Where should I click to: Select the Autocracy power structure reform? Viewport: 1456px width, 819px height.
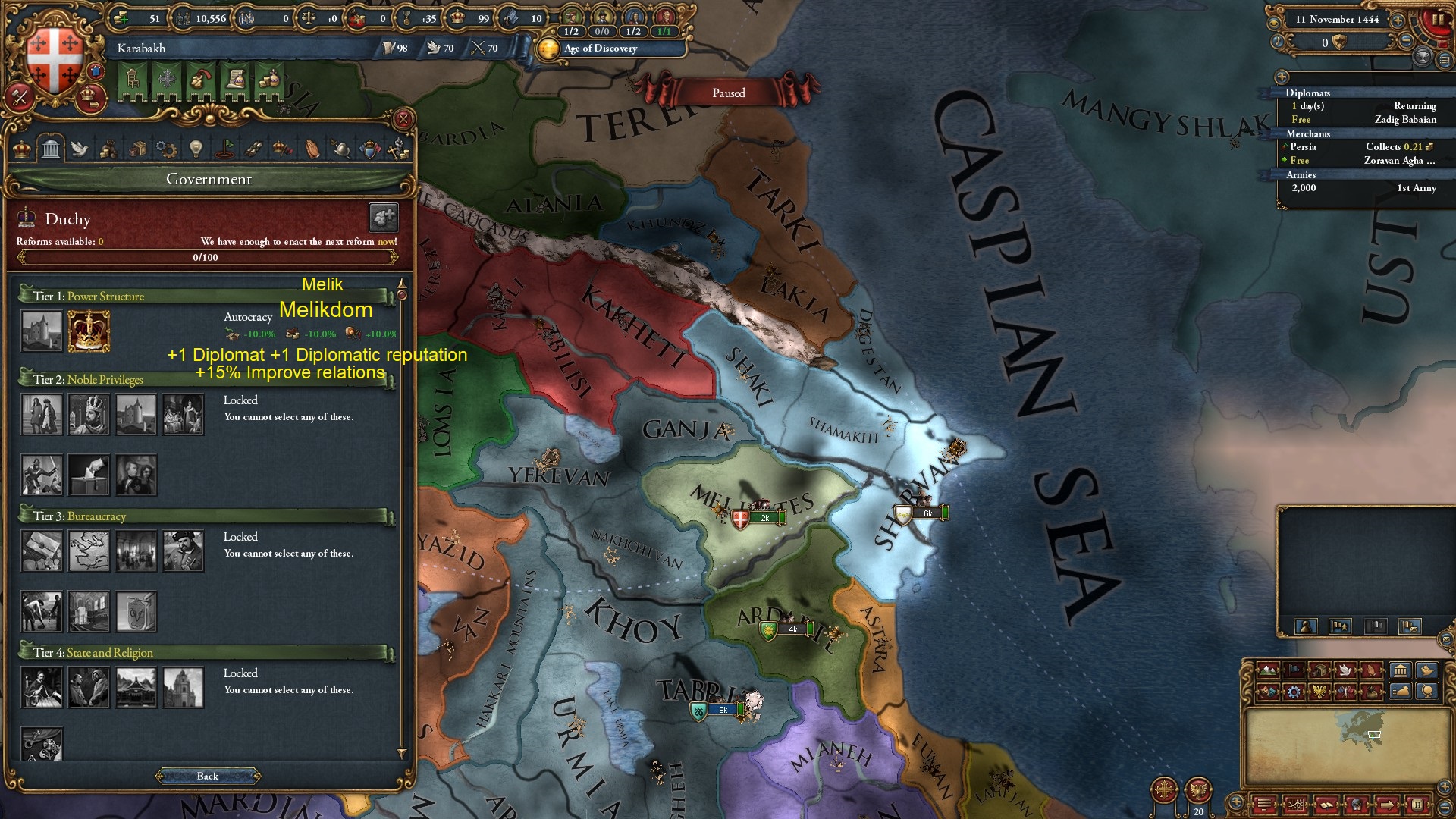[x=89, y=331]
